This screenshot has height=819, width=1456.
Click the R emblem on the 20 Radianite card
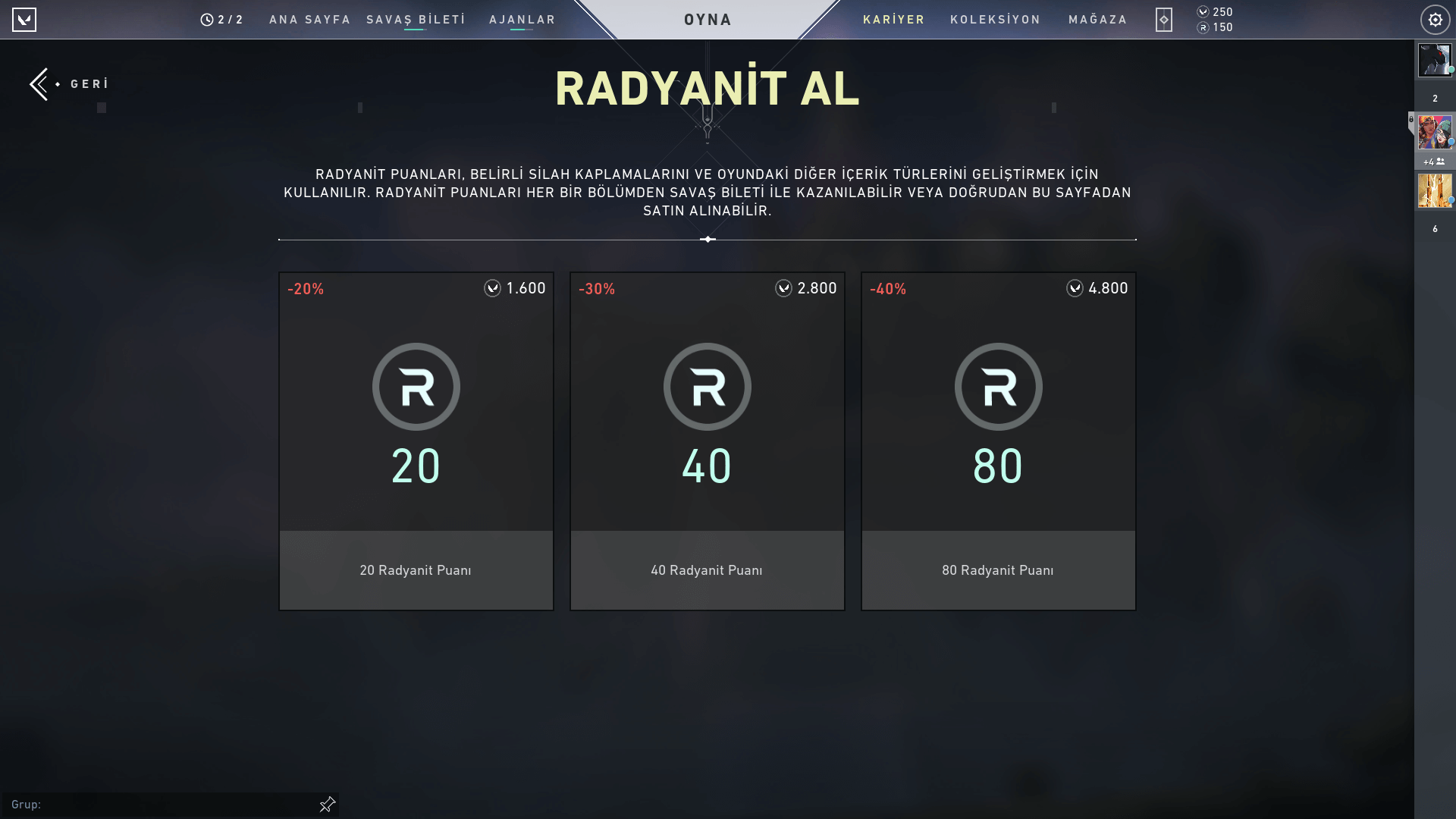pos(416,386)
